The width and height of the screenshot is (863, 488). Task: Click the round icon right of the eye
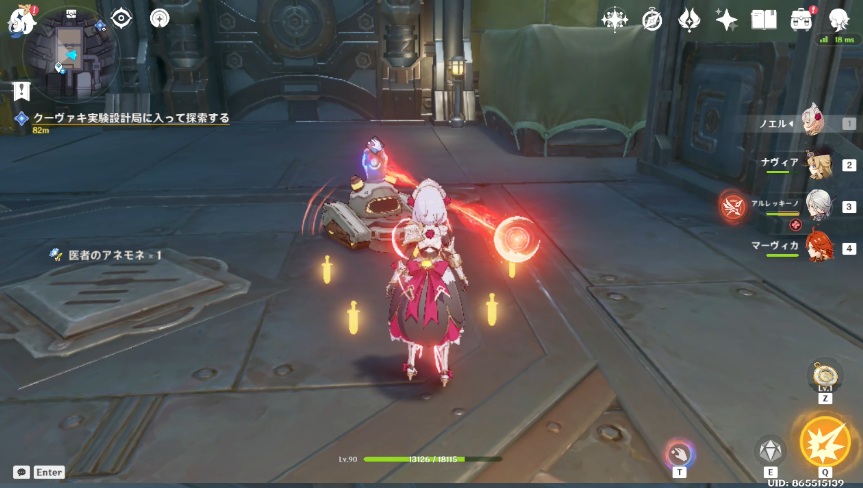pos(160,18)
